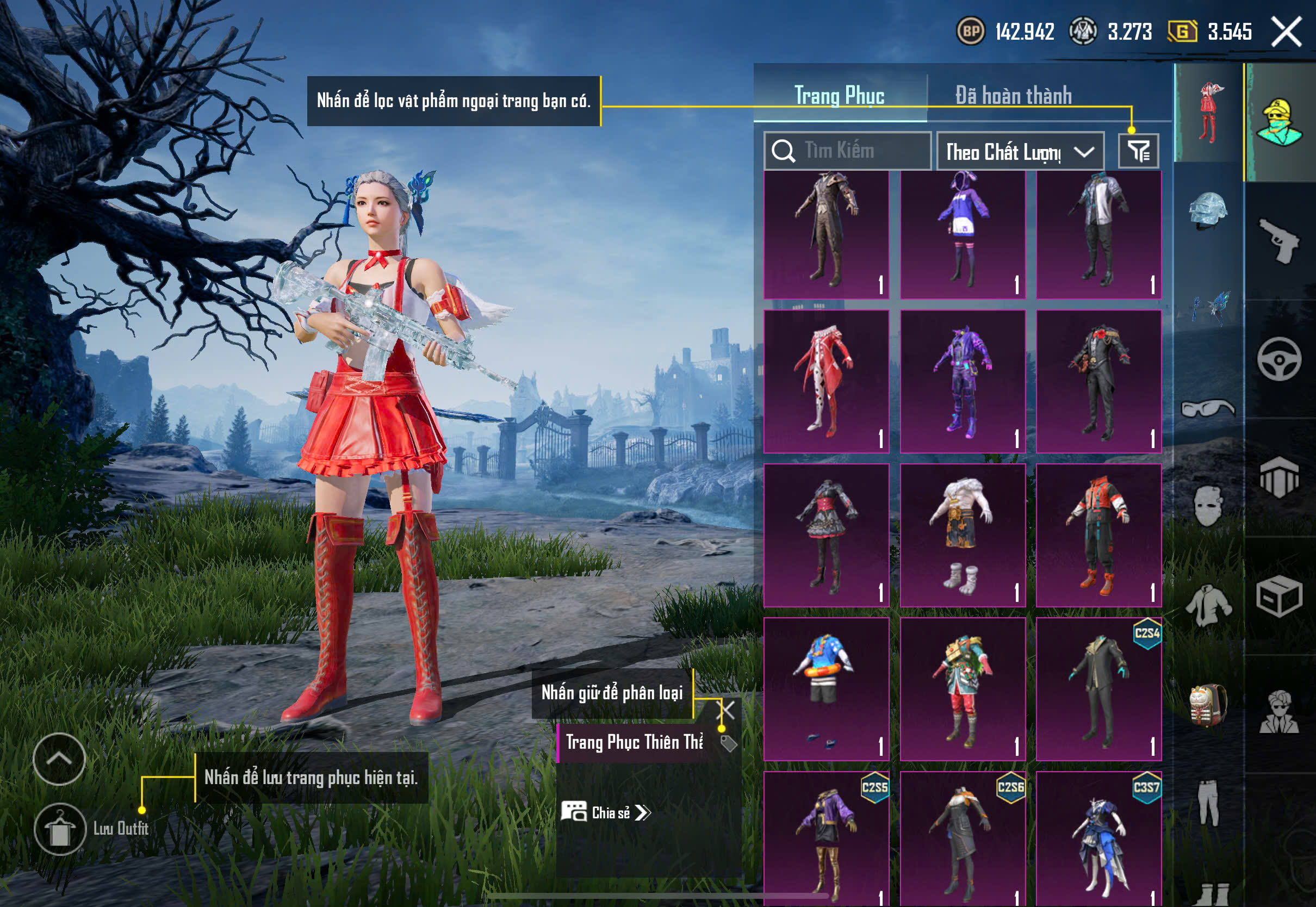Select the C2S4 black suit outfit
This screenshot has height=907, width=1316.
click(1098, 689)
